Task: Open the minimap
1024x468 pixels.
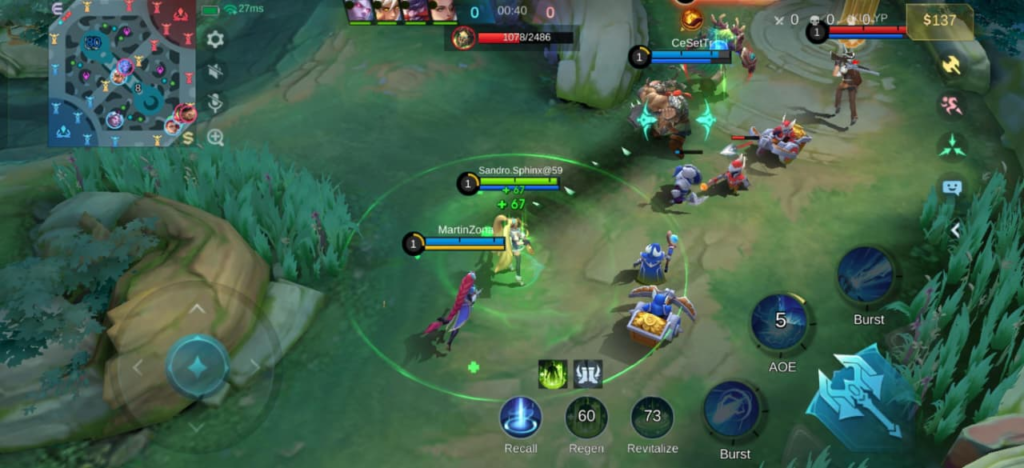Action: [122, 73]
